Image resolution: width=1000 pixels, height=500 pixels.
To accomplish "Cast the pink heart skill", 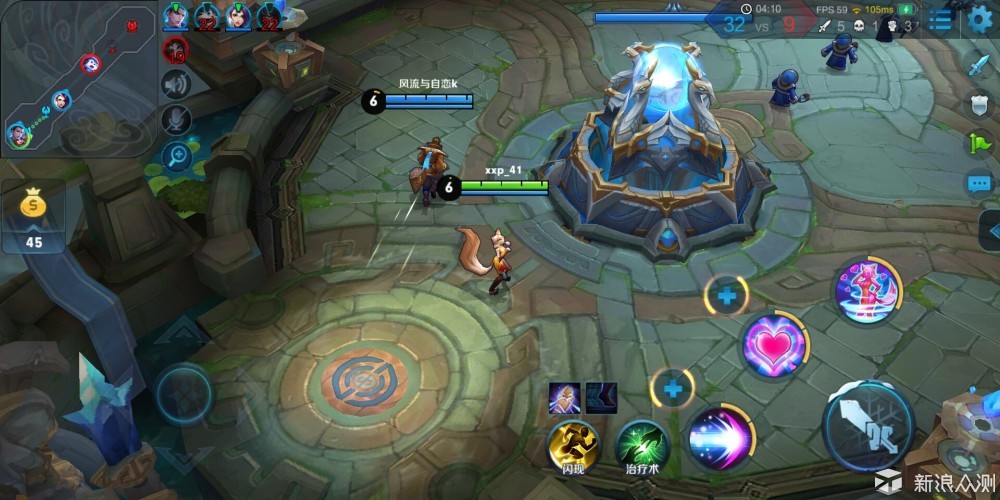I will click(773, 345).
